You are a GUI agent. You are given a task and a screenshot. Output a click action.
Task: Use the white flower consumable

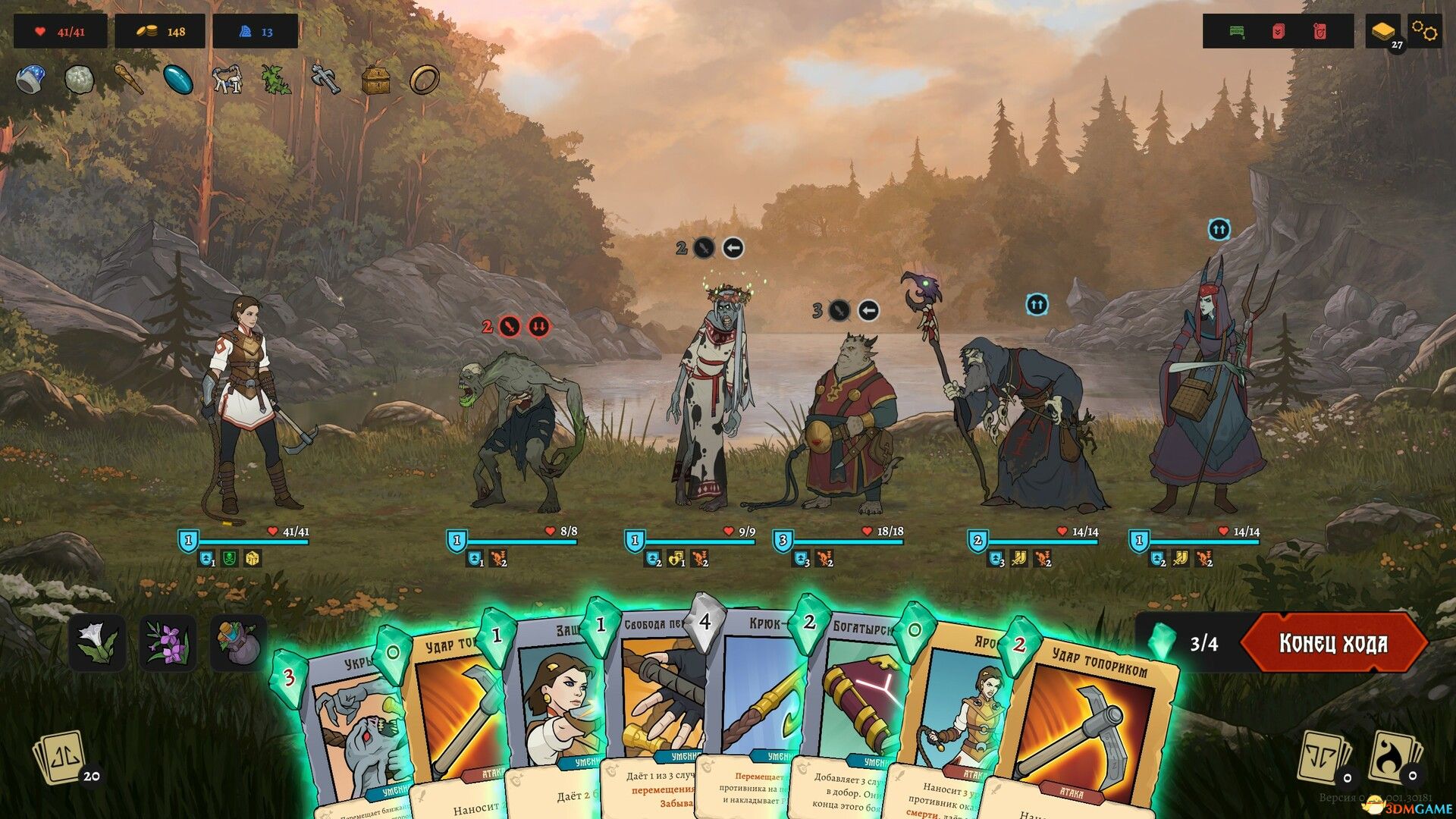coord(98,642)
